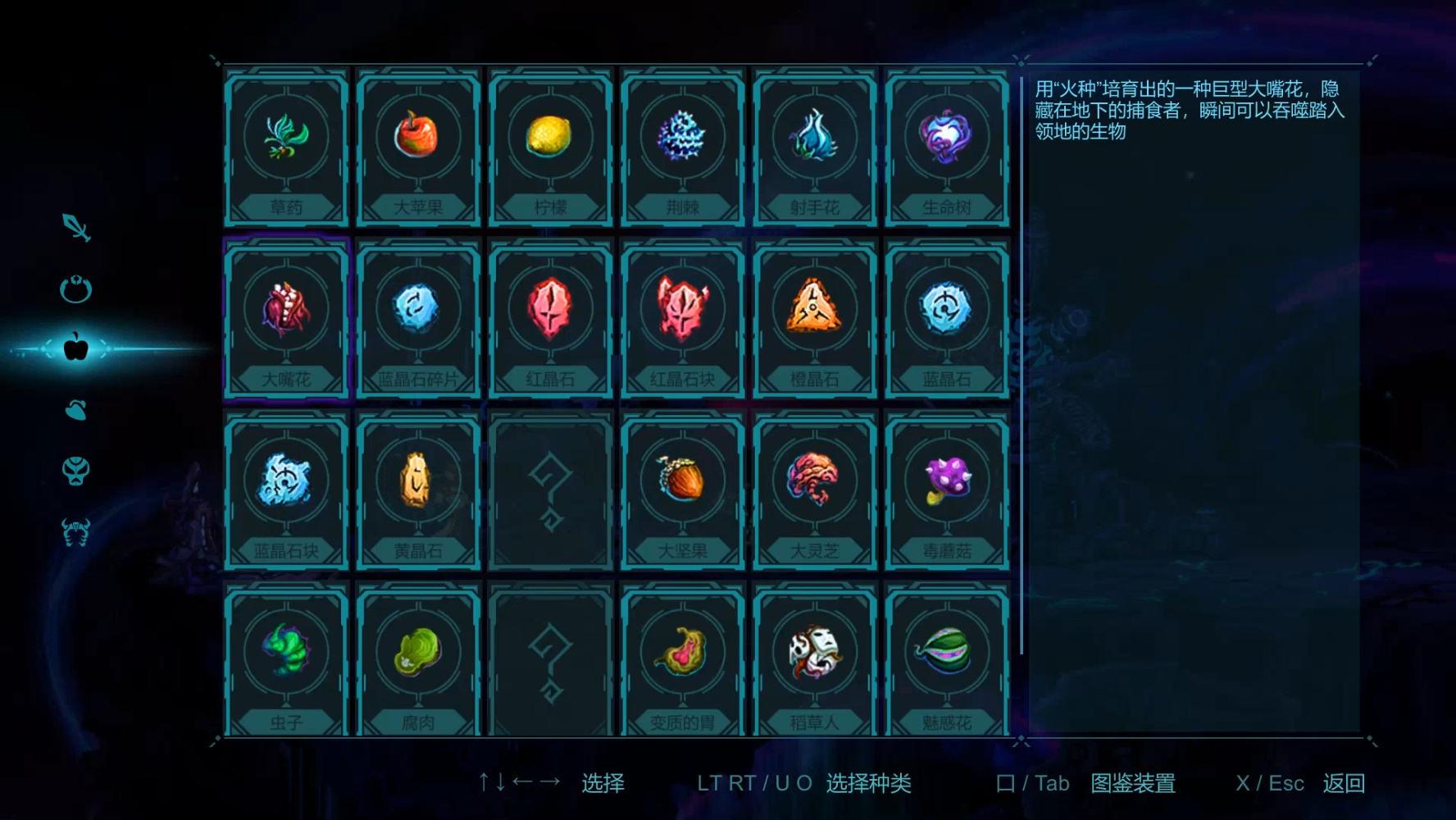The height and width of the screenshot is (820, 1456).
Task: View the 黄晶石 yellow crystal card
Action: point(418,490)
